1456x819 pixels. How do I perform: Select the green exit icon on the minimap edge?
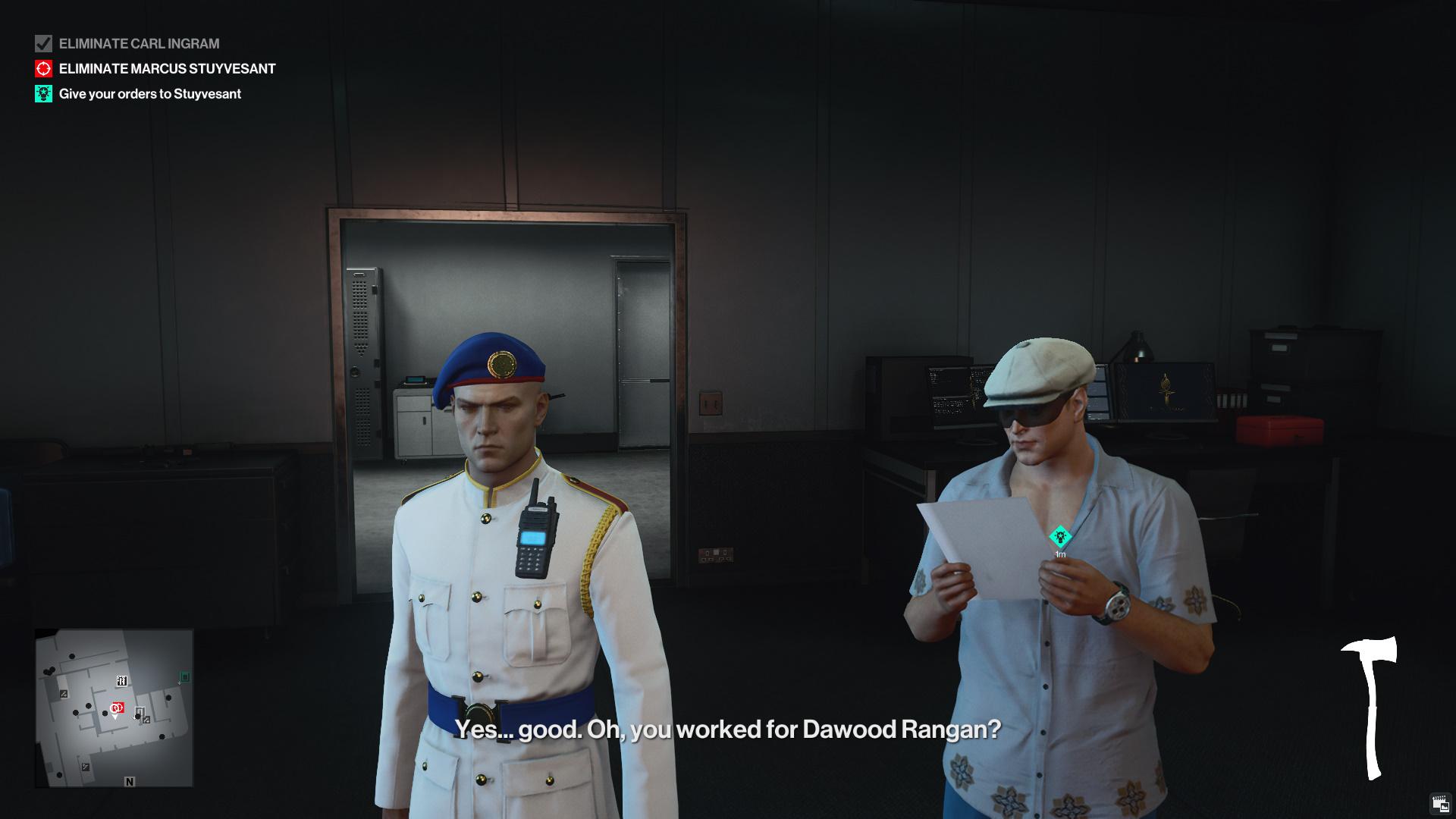[184, 676]
